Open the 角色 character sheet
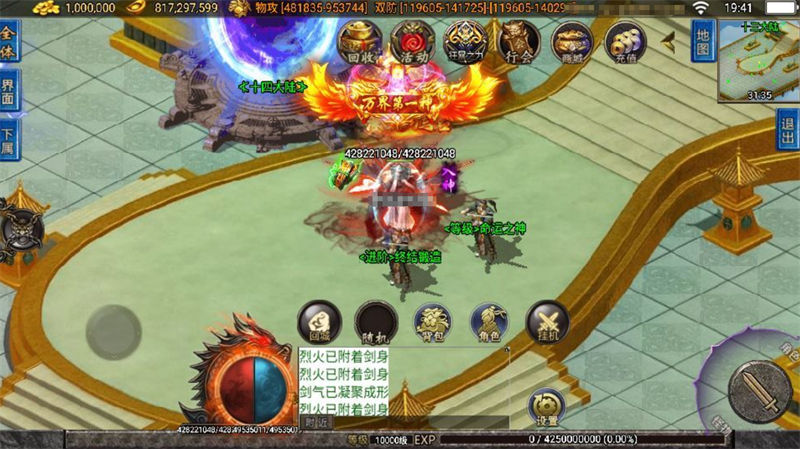 point(490,321)
